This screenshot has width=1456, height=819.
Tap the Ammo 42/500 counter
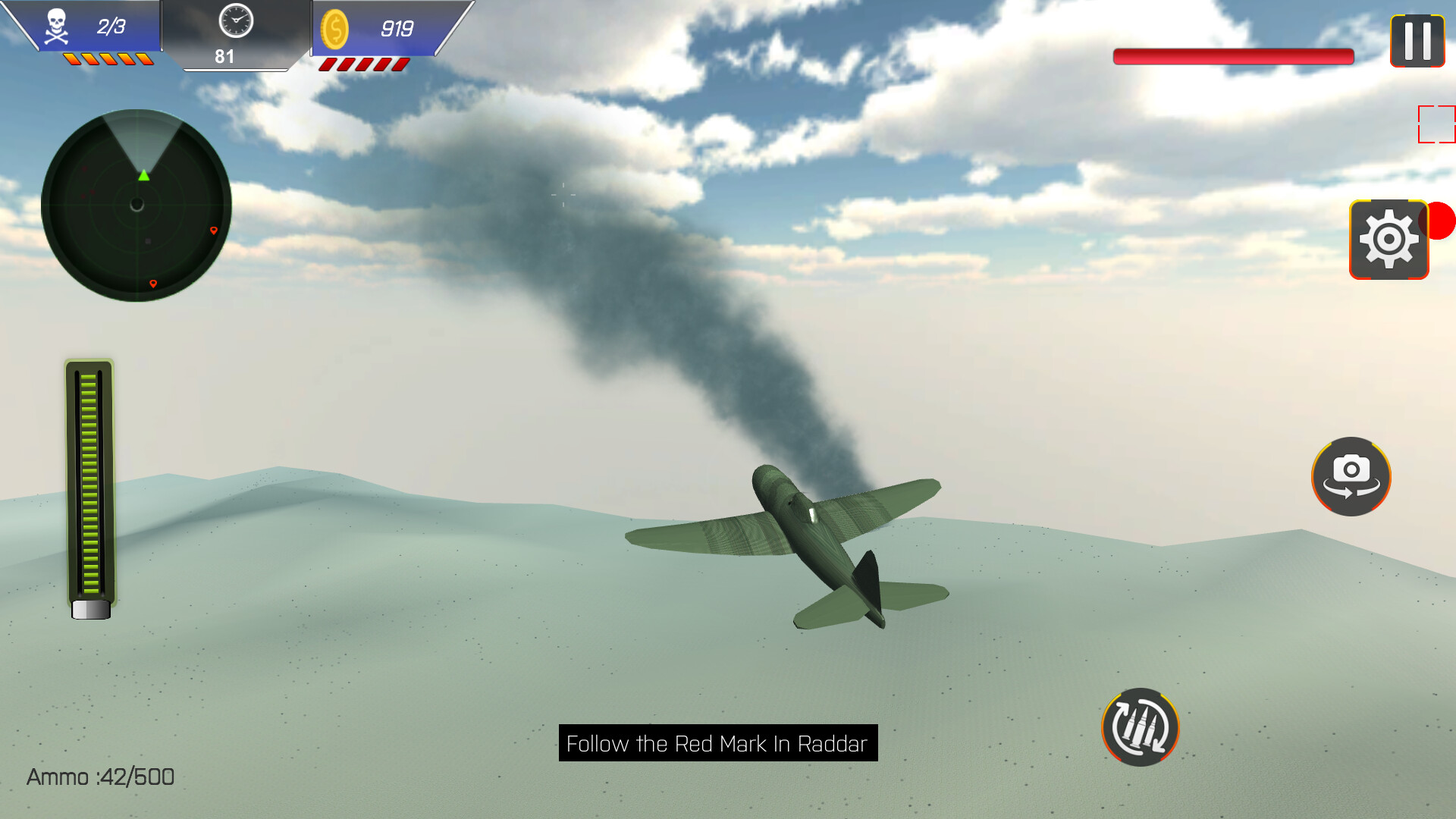(x=98, y=777)
